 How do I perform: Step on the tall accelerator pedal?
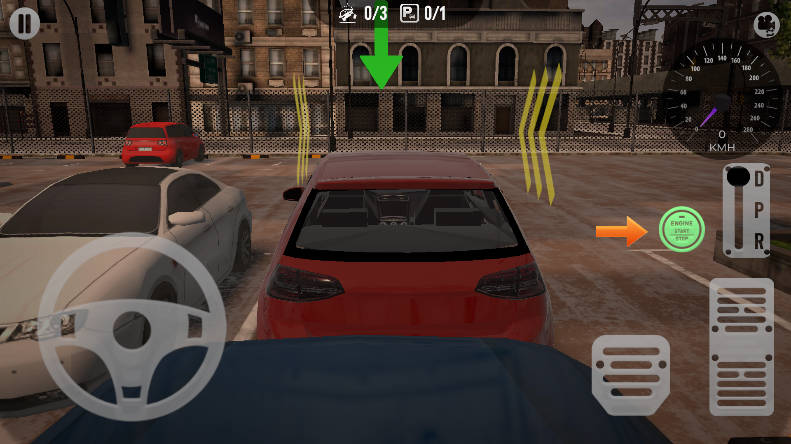(741, 346)
